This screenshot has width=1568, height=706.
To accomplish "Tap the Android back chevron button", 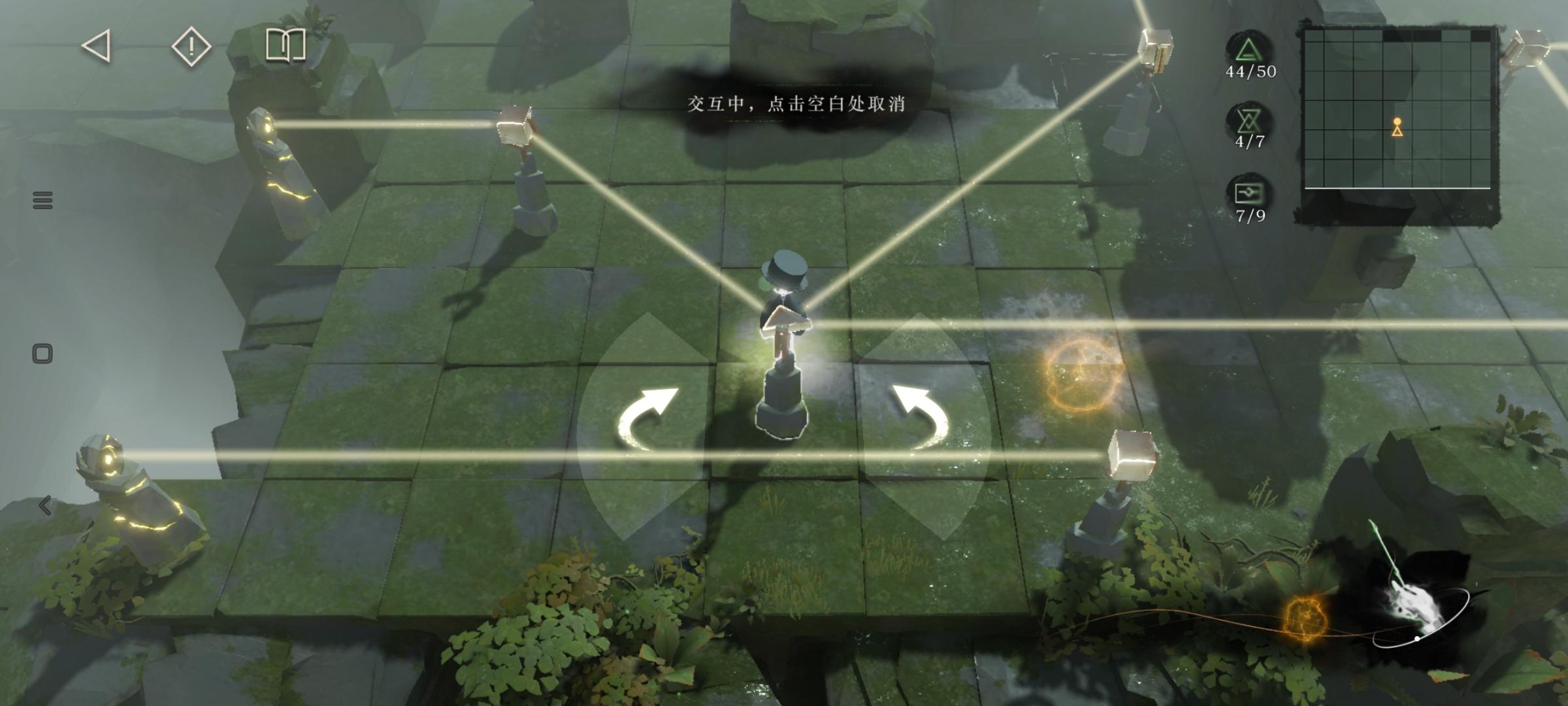I will tap(44, 505).
